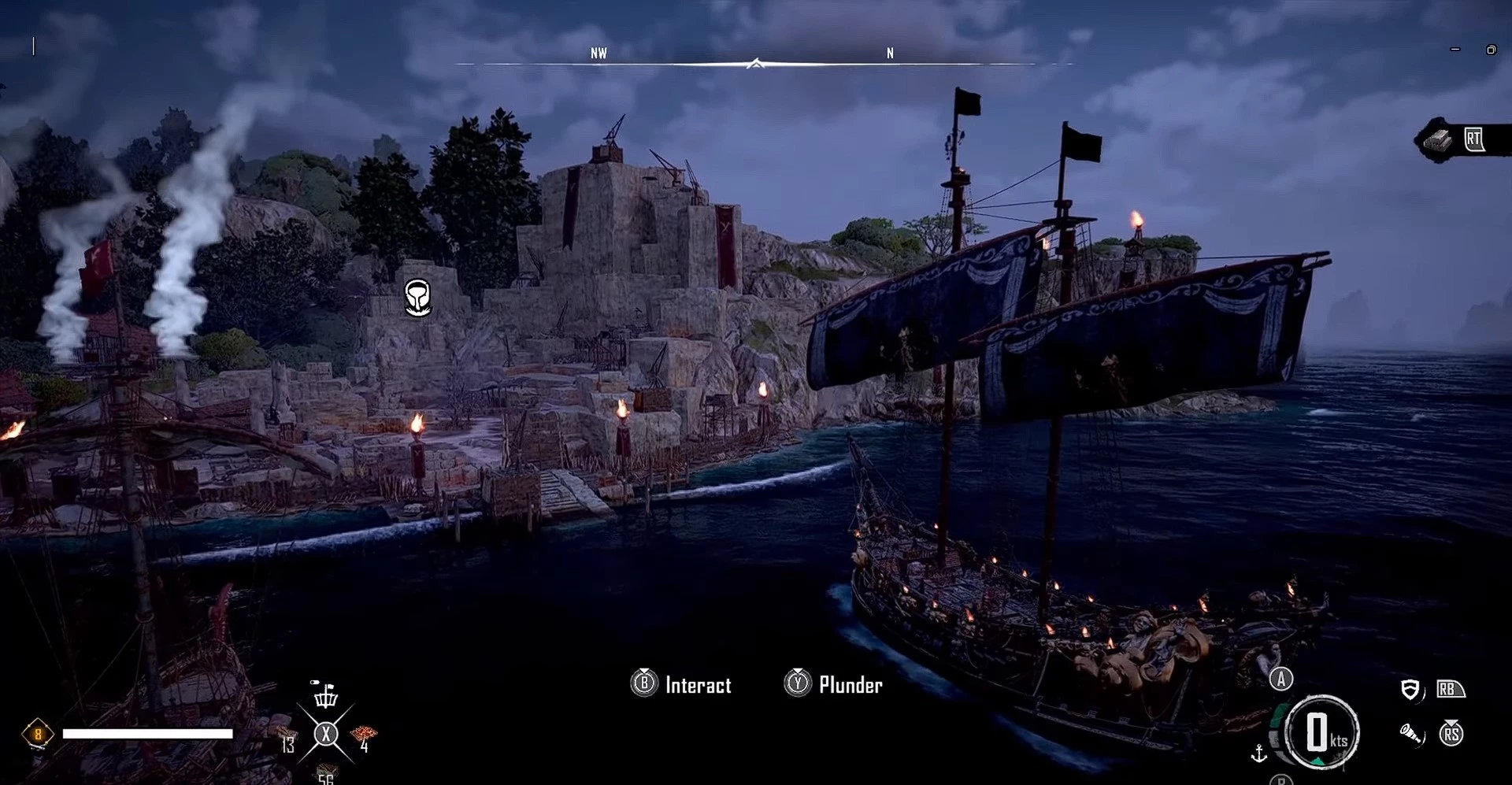The image size is (1512, 785).
Task: Choose the Plunder option
Action: pos(850,685)
